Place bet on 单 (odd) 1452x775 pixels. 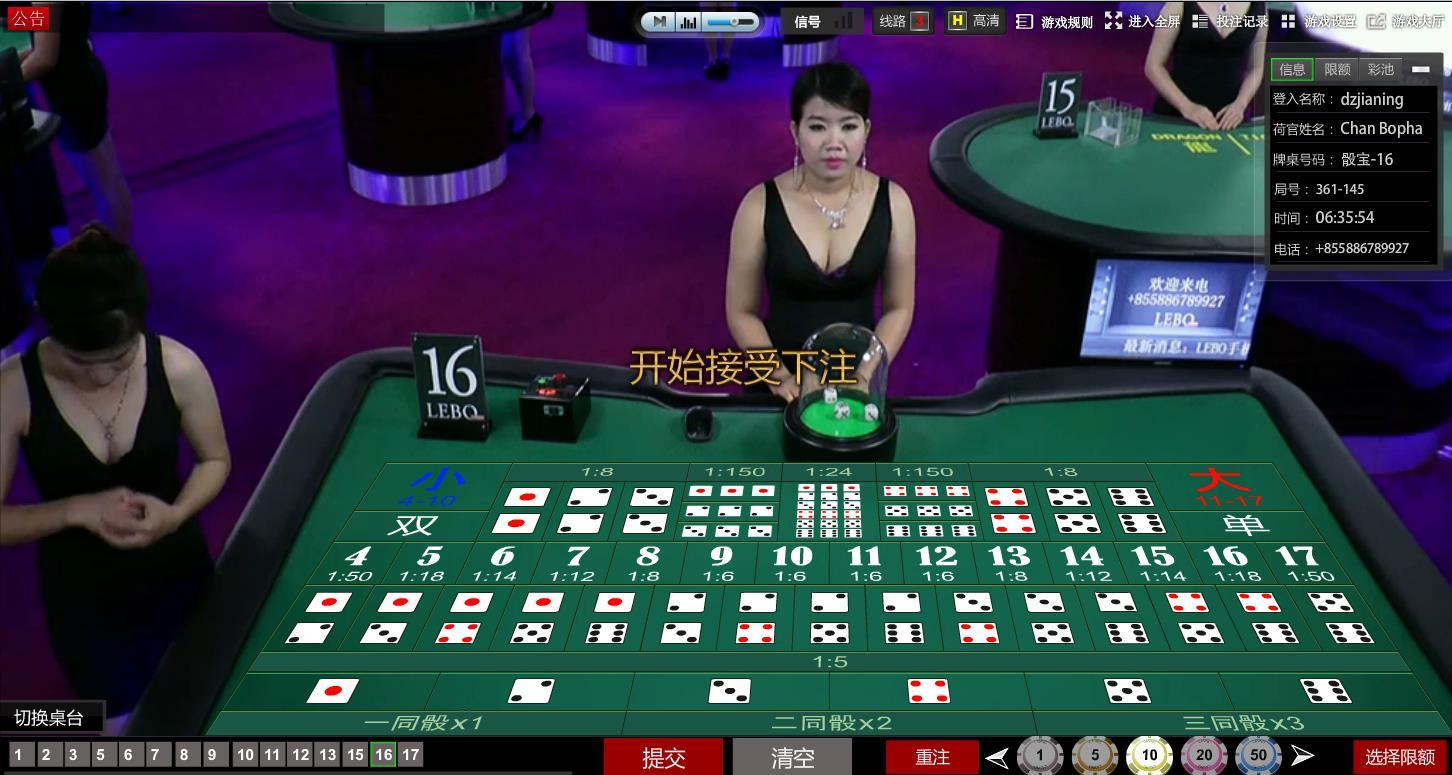tap(1245, 524)
